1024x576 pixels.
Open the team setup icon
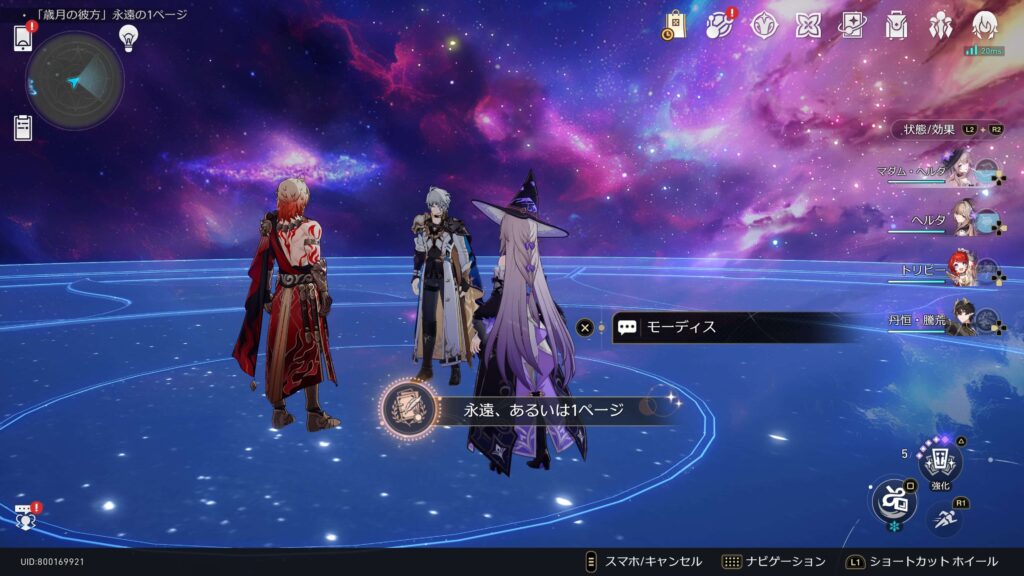click(941, 25)
